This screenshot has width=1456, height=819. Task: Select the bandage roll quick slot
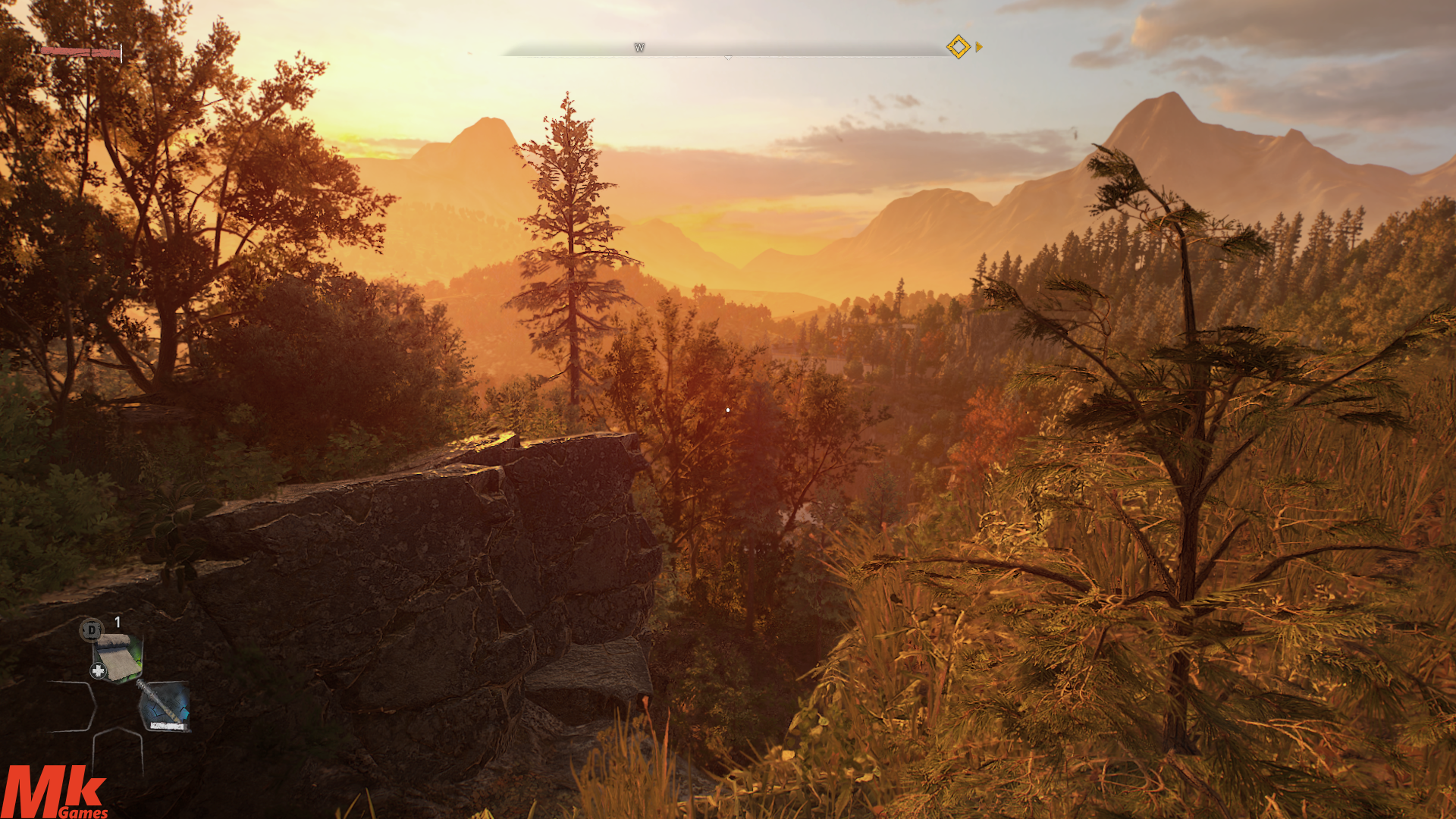[118, 657]
